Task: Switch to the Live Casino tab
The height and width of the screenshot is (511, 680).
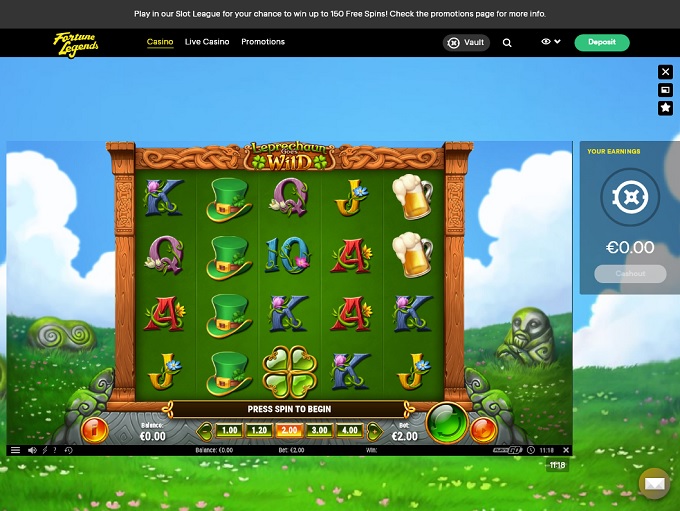Action: point(207,42)
